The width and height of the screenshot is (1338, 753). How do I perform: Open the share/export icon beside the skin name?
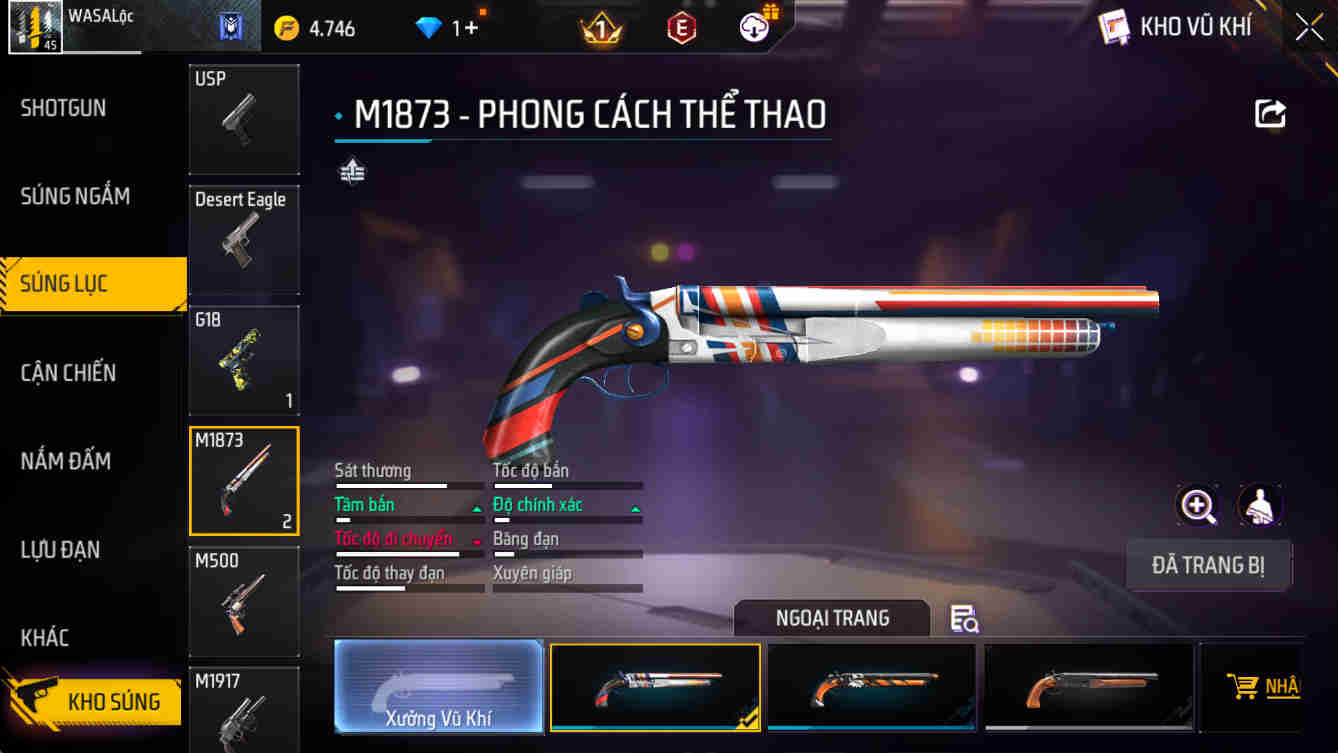pos(1270,113)
